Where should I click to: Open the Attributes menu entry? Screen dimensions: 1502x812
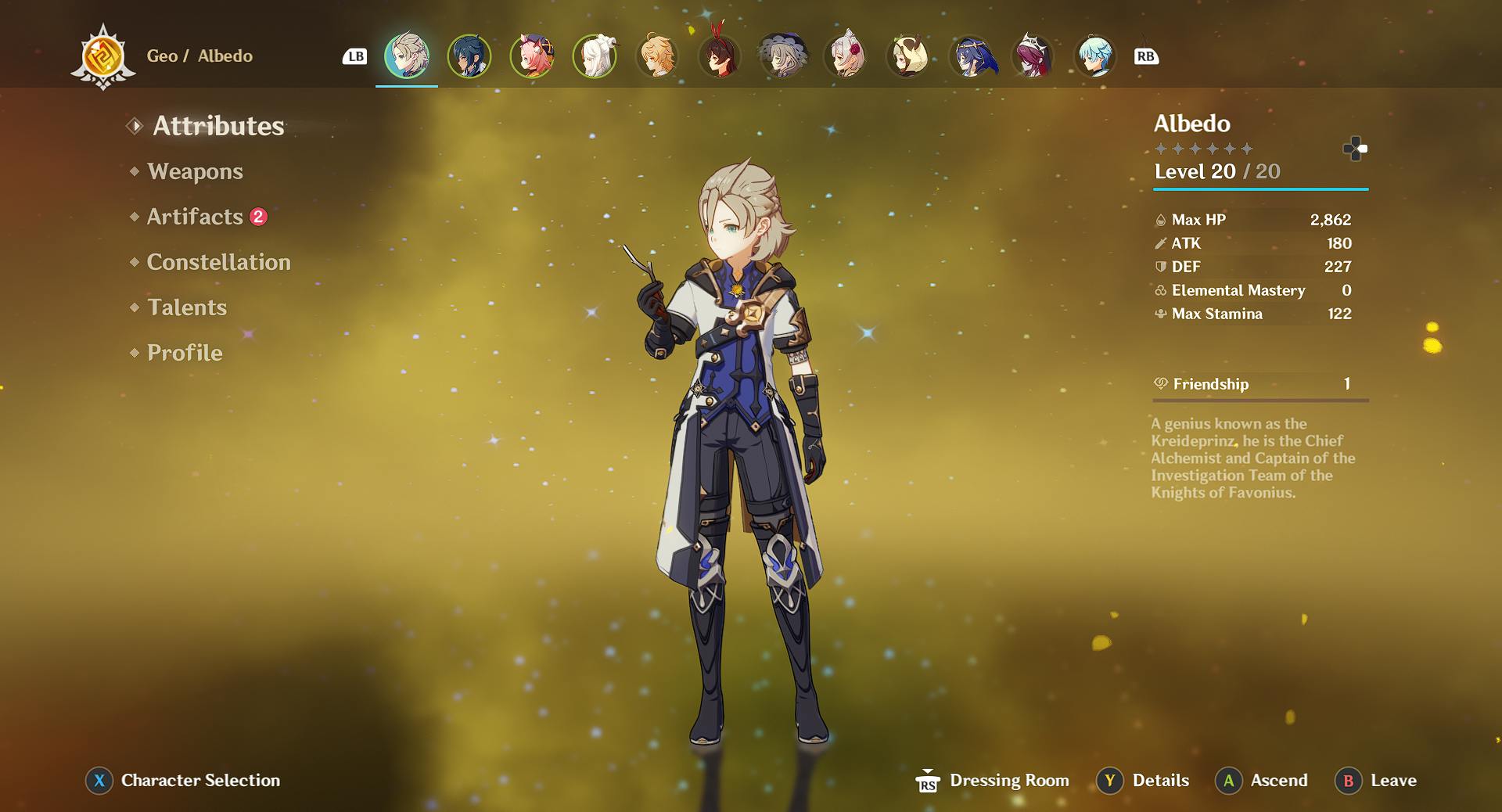tap(217, 126)
